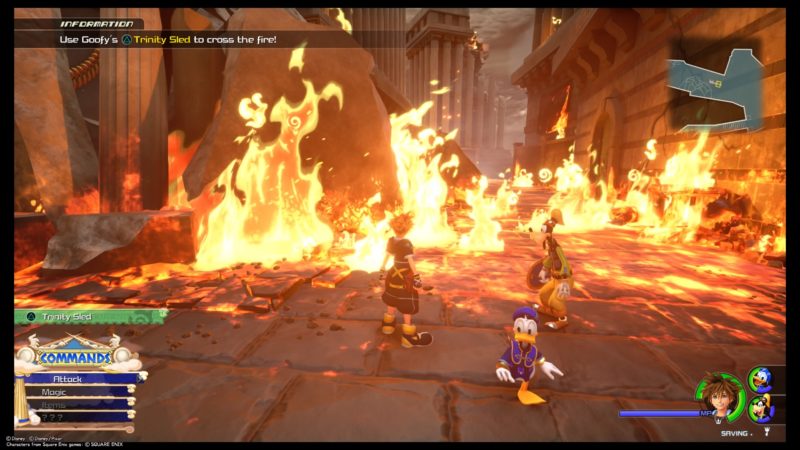This screenshot has height=450, width=800.
Task: Select Donald's party portrait
Action: pos(759,380)
